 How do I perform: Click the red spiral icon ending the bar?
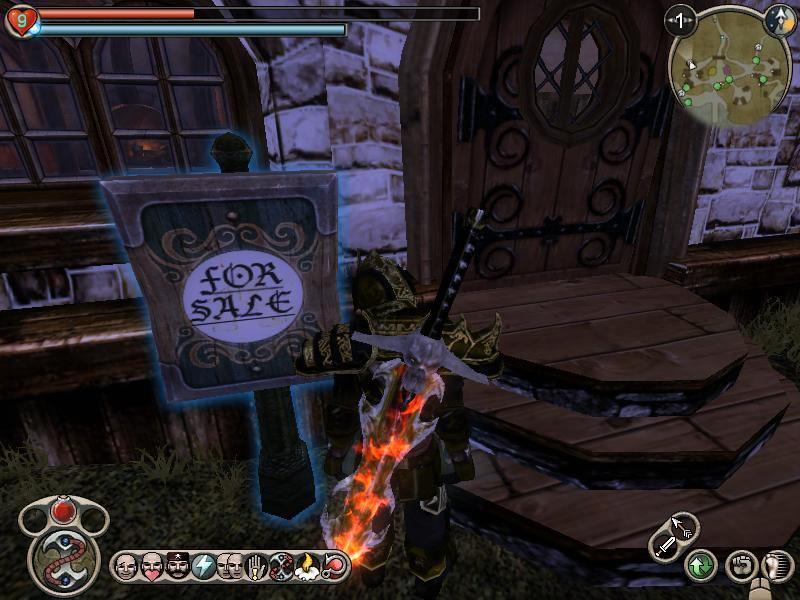334,566
